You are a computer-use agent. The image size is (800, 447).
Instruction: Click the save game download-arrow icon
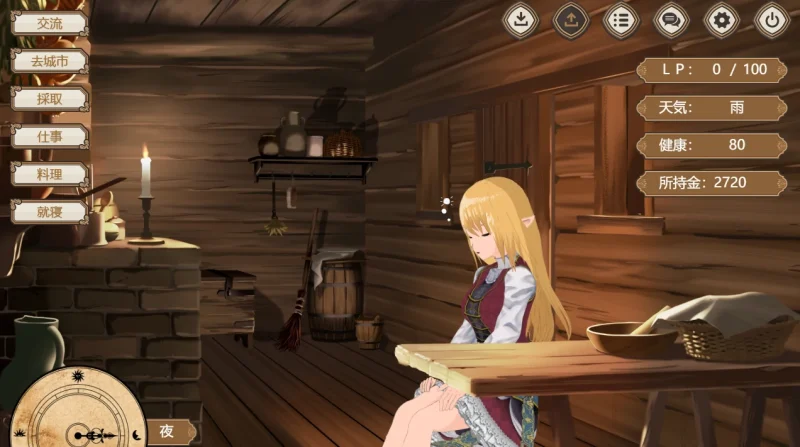click(x=520, y=19)
